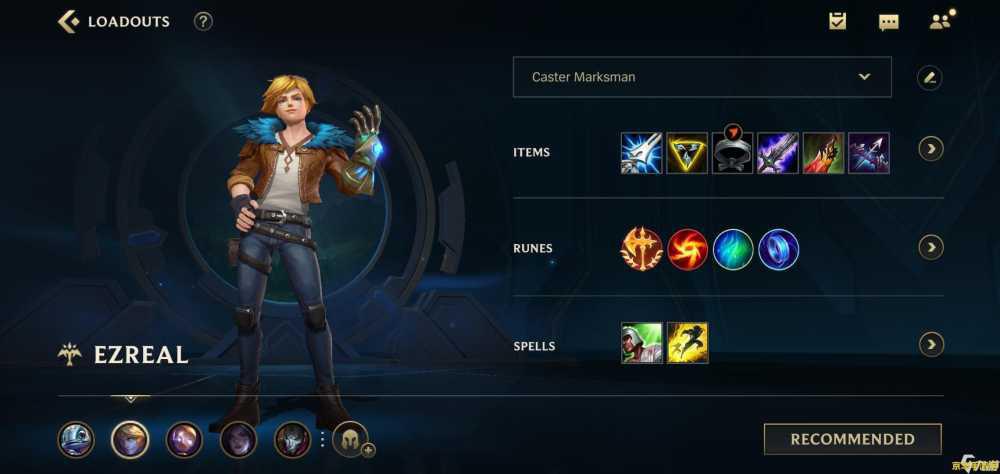Select the Flash summoner spell
The width and height of the screenshot is (1000, 474).
tap(687, 343)
